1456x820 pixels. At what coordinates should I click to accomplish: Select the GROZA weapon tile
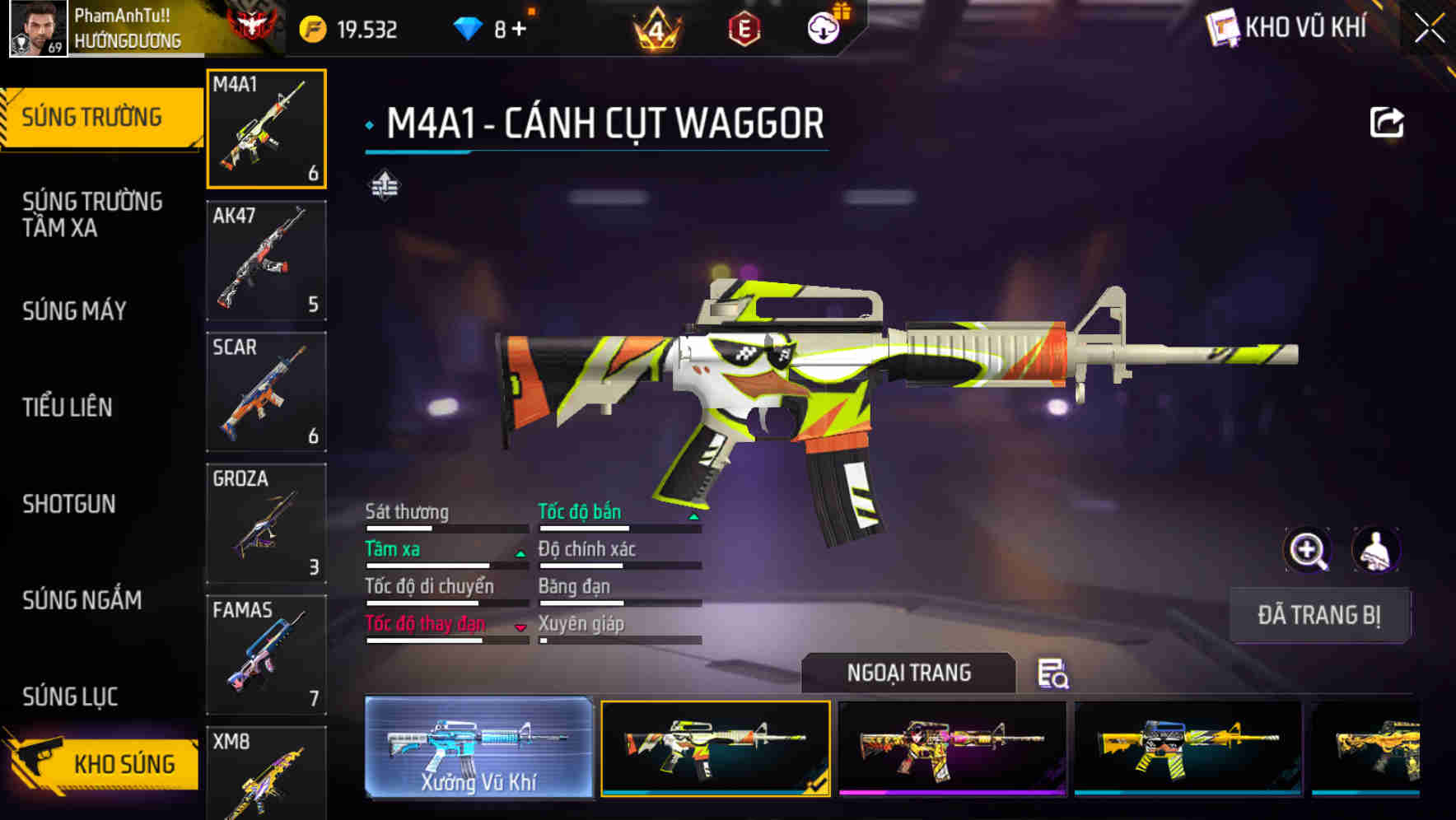[x=266, y=524]
